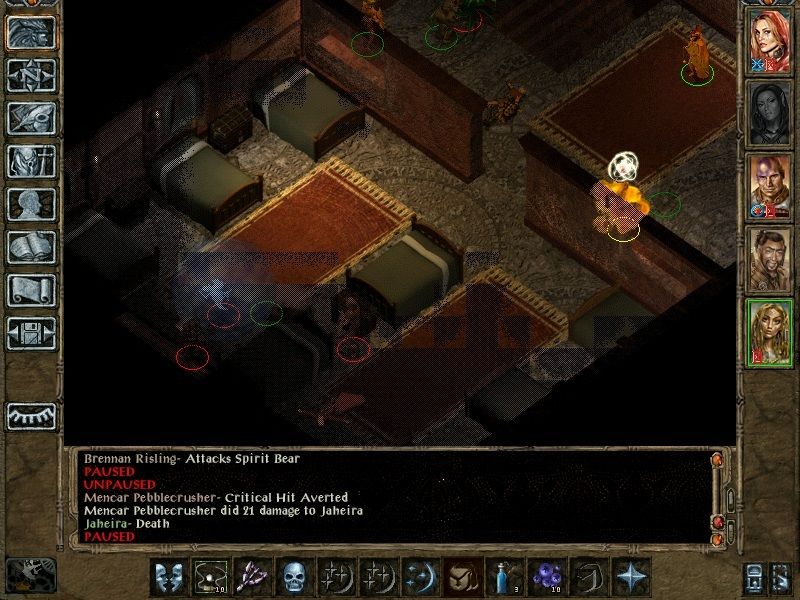The width and height of the screenshot is (800, 600).
Task: Use the skull turn undead button
Action: tap(292, 578)
